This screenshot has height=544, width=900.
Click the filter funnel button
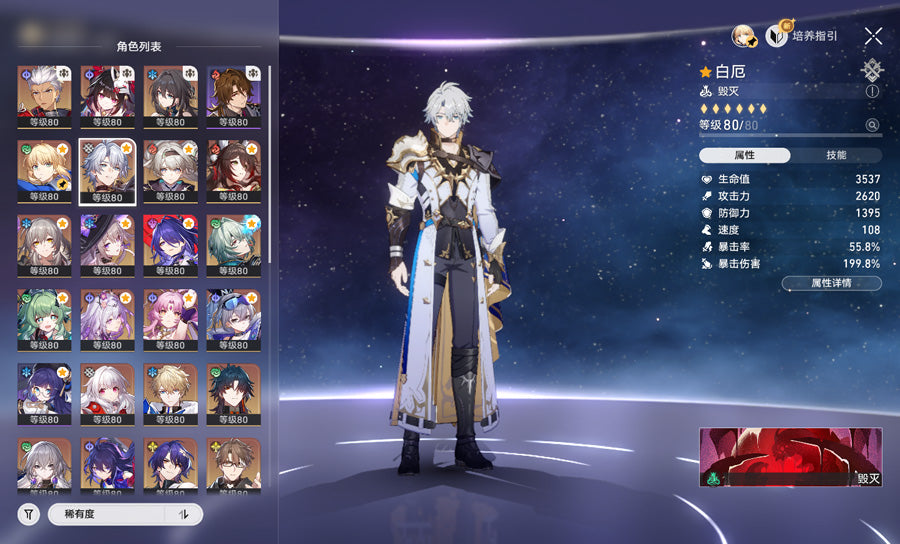29,514
